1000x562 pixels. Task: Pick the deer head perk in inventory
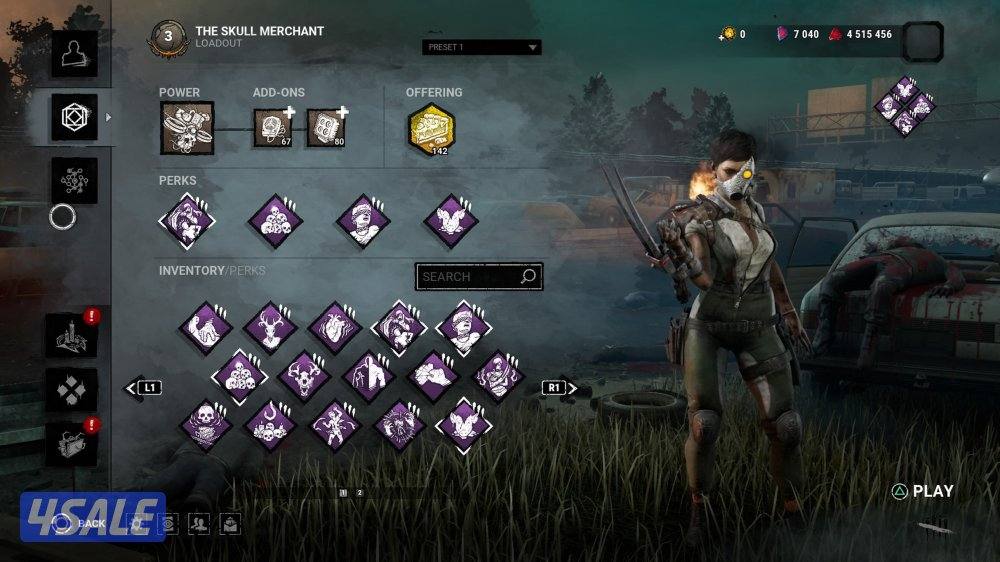pyautogui.click(x=270, y=327)
